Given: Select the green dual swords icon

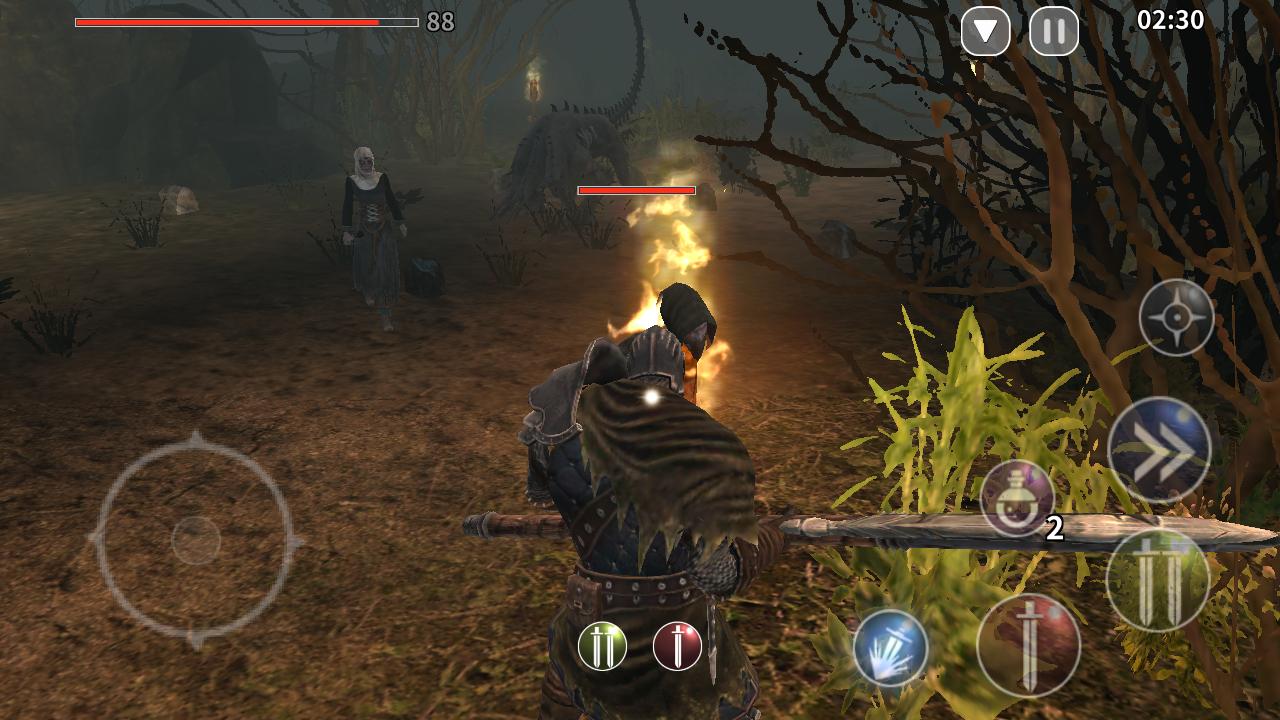Looking at the screenshot, I should [602, 646].
